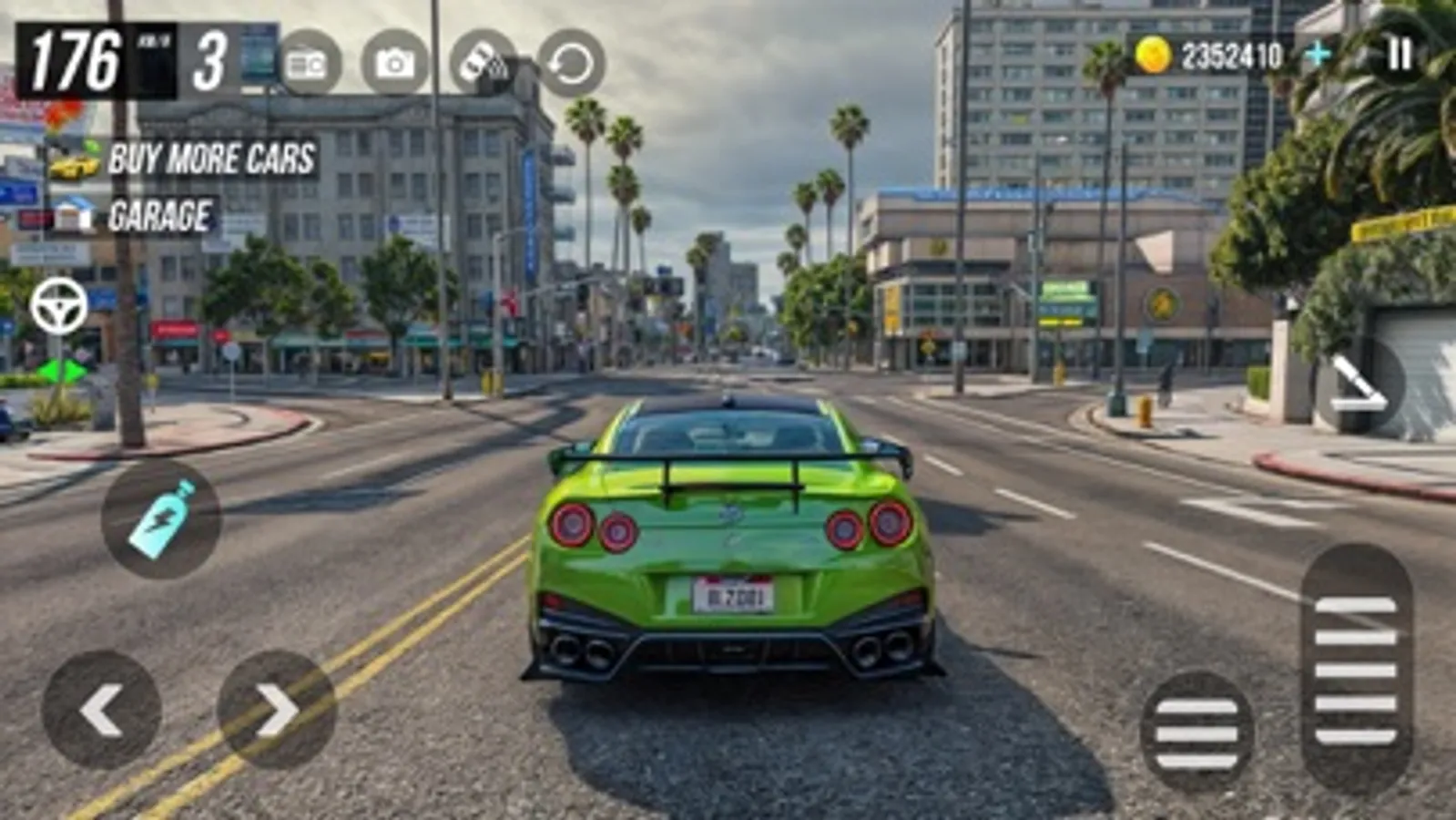Reset the car with the restart icon
This screenshot has height=820, width=1456.
(566, 64)
